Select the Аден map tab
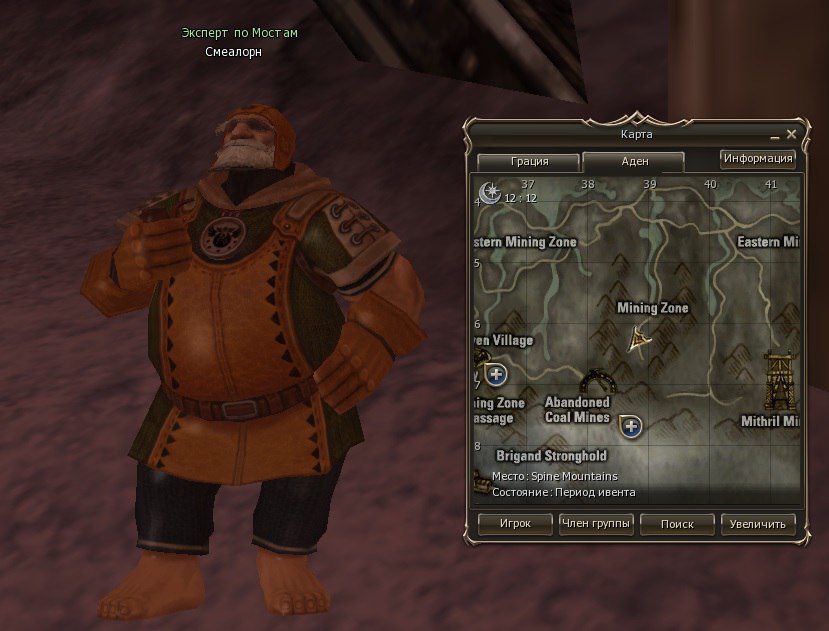This screenshot has height=631, width=829. coord(633,161)
